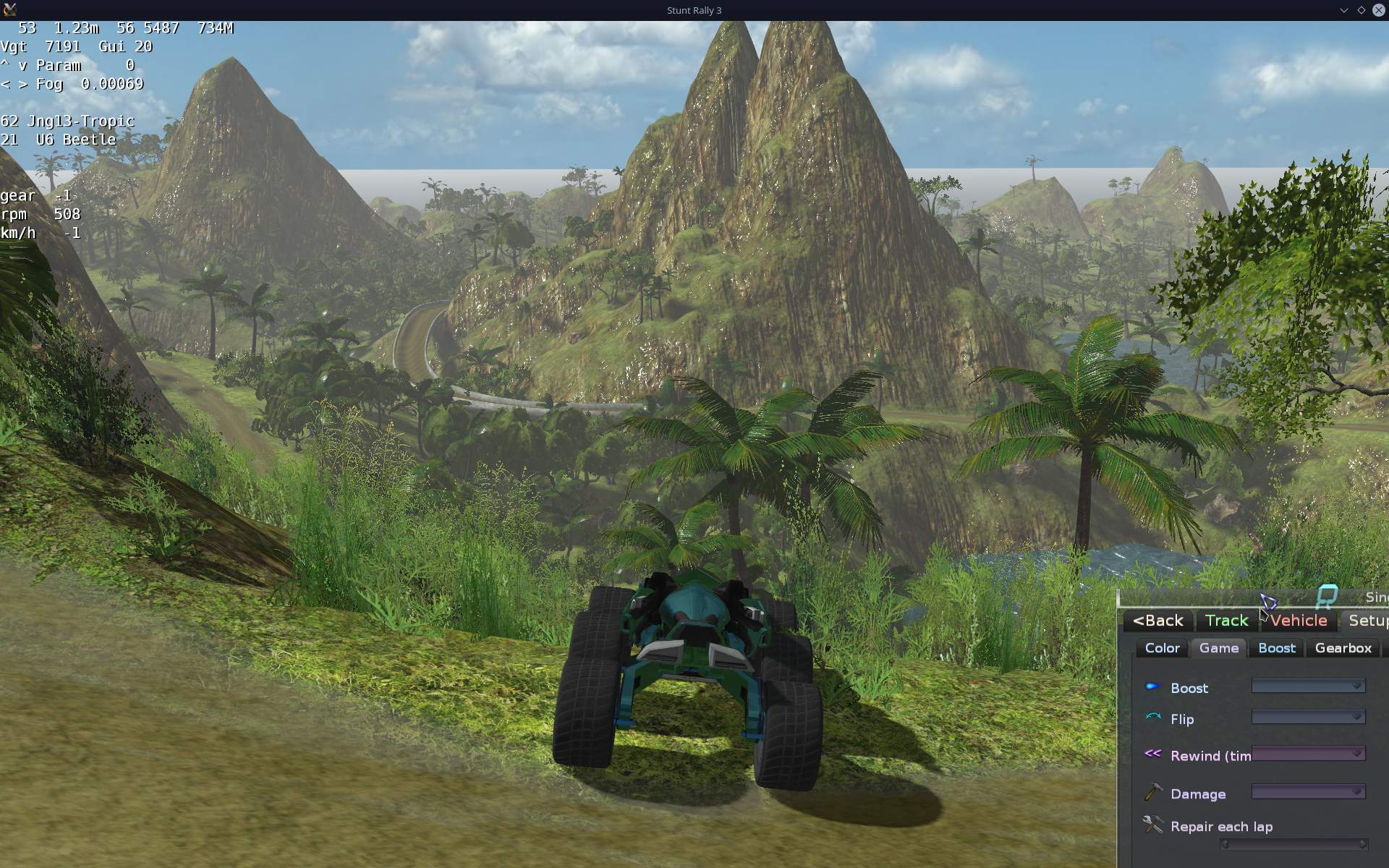Minimize the Stunt Rally 3 window
The width and height of the screenshot is (1389, 868).
click(1343, 10)
